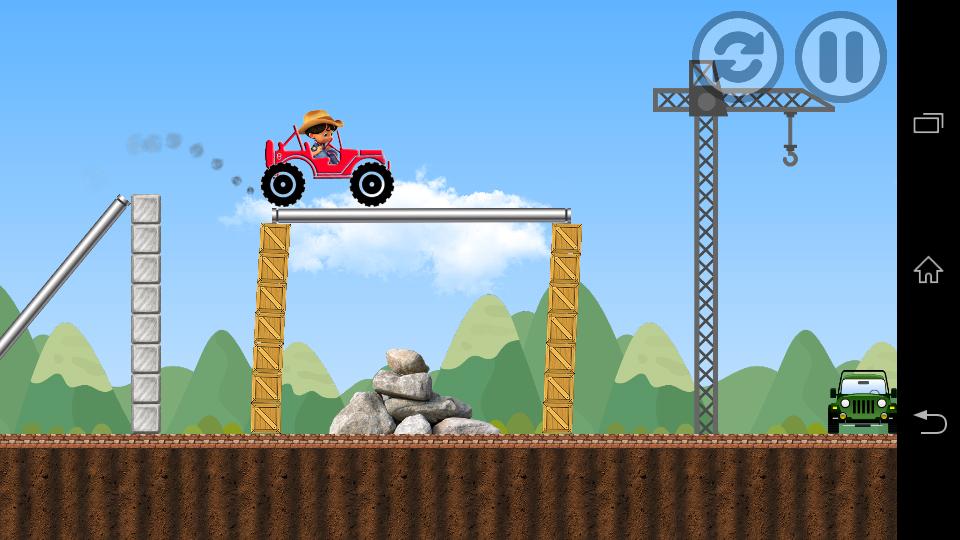Tap the Android back arrow

pyautogui.click(x=928, y=422)
